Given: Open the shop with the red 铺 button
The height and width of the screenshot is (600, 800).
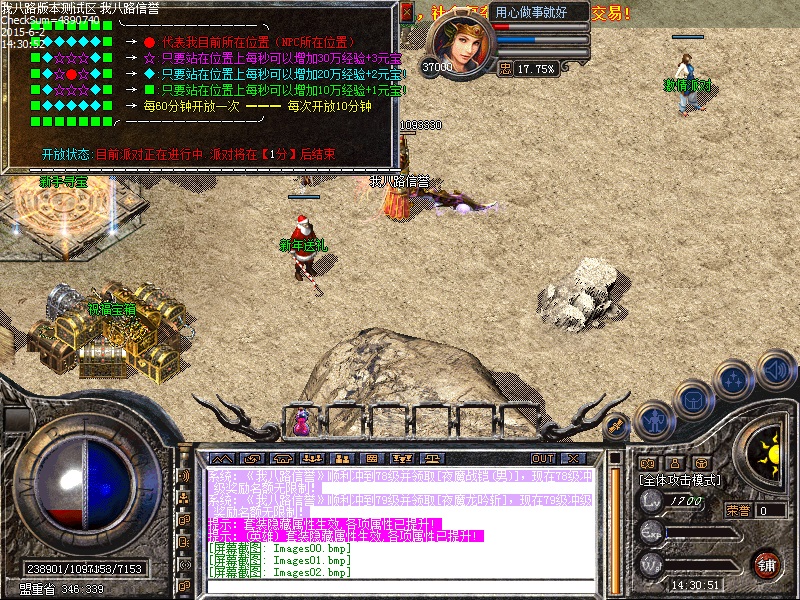Looking at the screenshot, I should click(x=766, y=564).
